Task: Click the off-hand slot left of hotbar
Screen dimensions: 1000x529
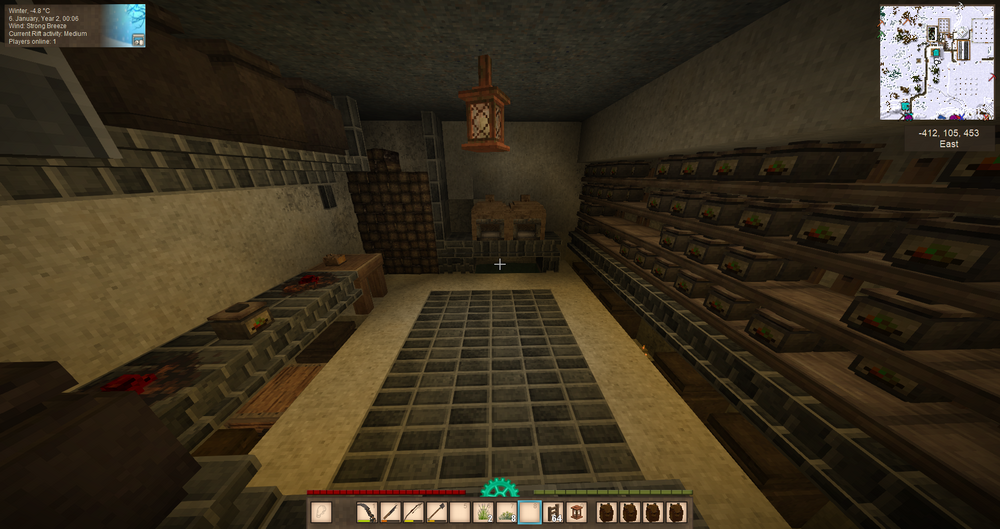Action: [x=321, y=513]
